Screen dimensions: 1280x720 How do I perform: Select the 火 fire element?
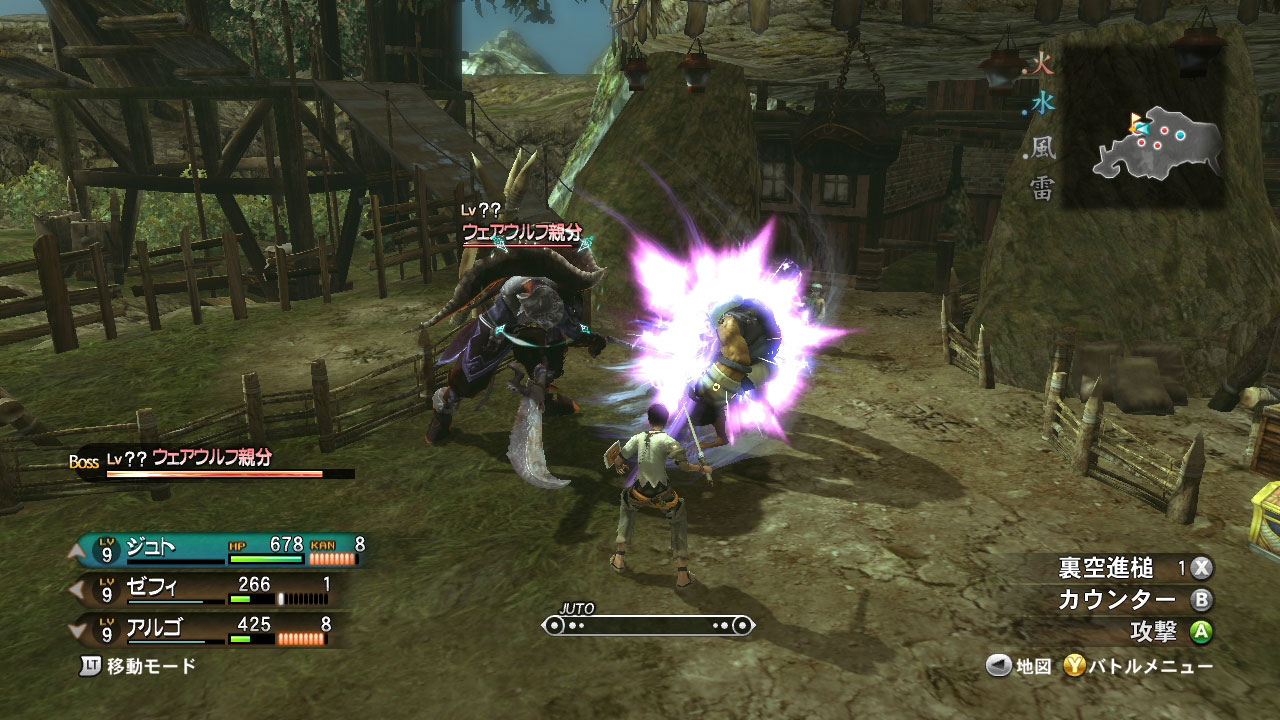click(1043, 67)
